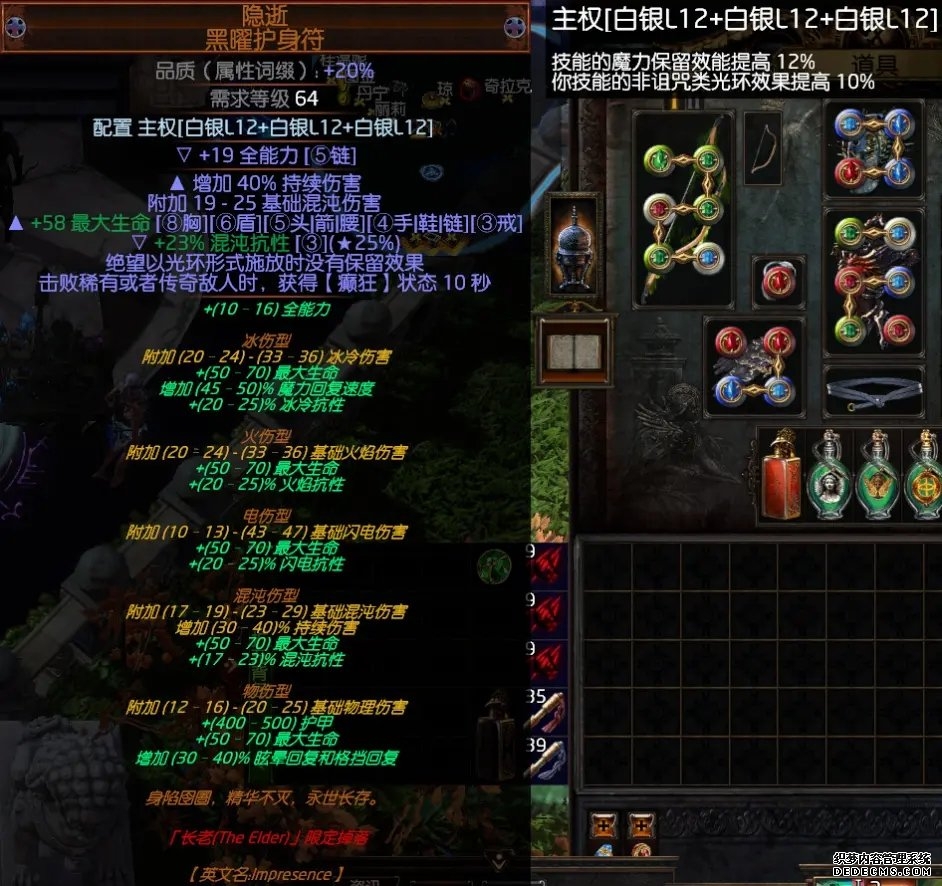
Task: Select the helmet slot with four linked gems
Action: 875,148
